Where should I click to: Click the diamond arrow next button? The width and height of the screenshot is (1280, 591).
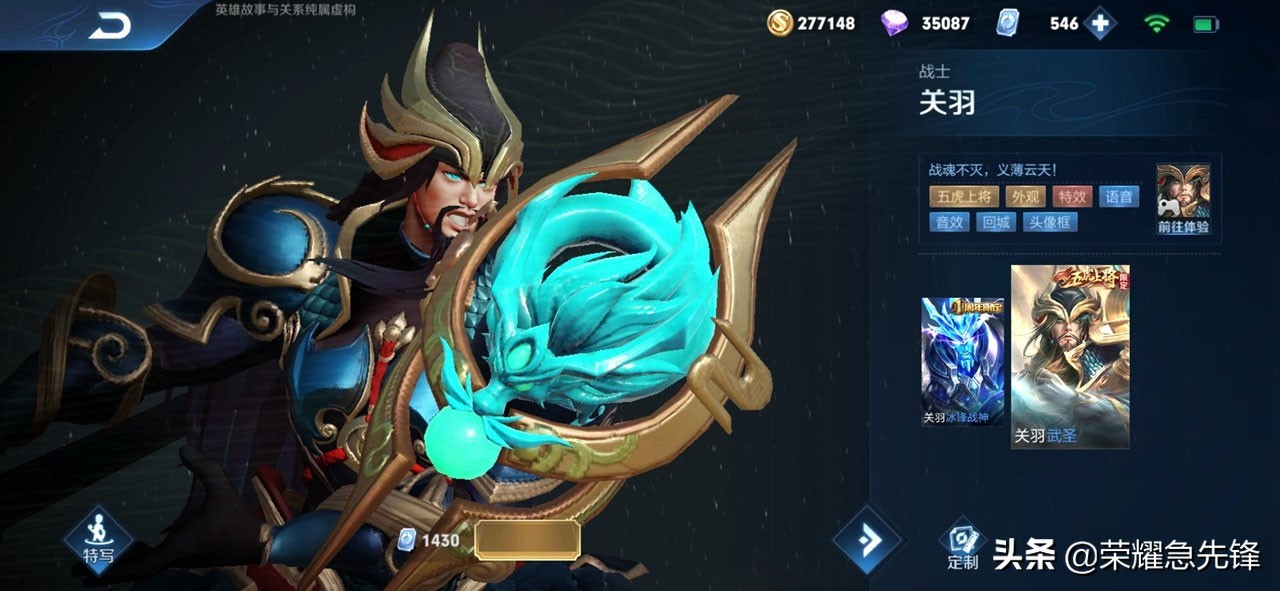(867, 540)
